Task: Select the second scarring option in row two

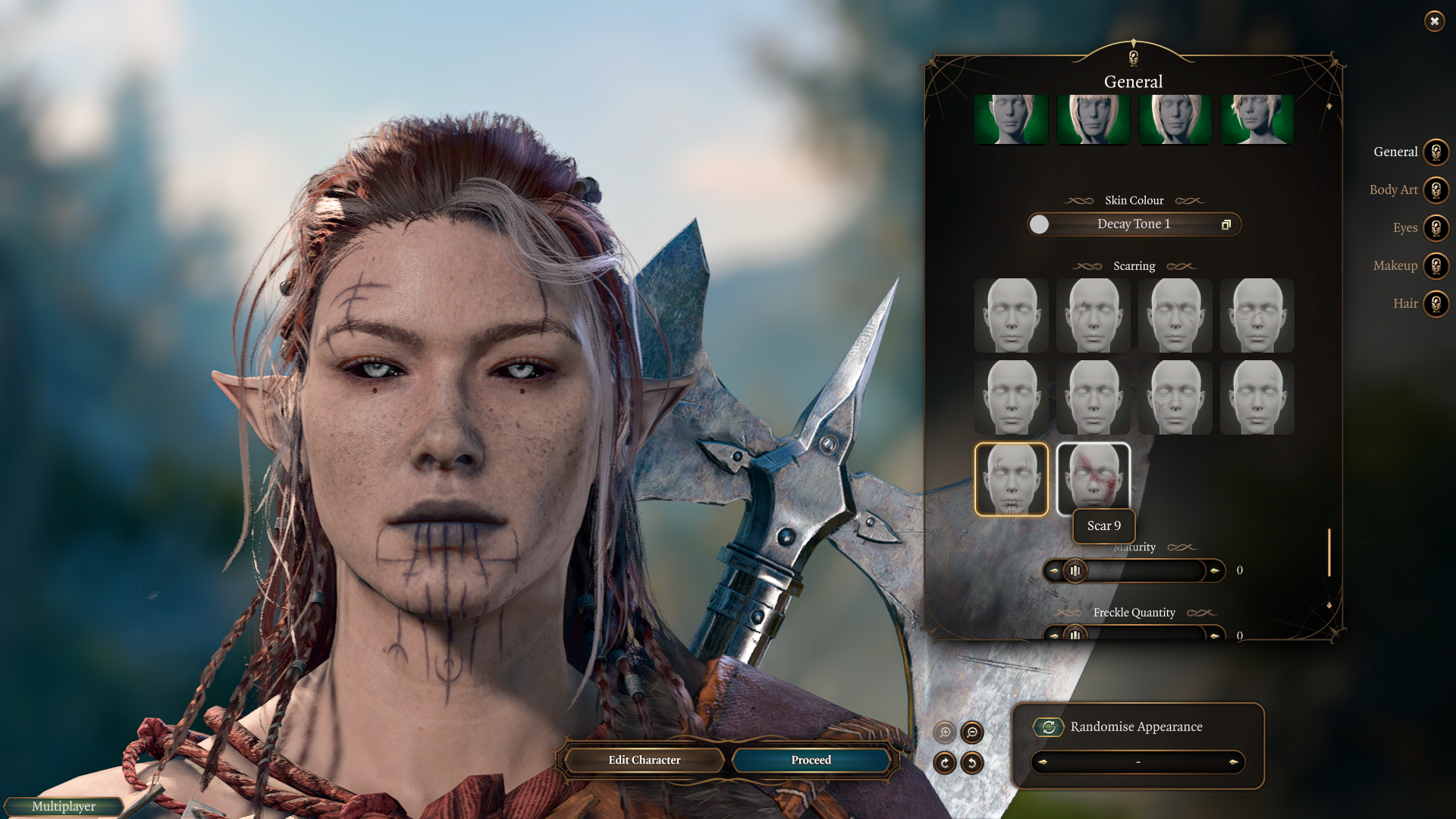Action: tap(1093, 397)
